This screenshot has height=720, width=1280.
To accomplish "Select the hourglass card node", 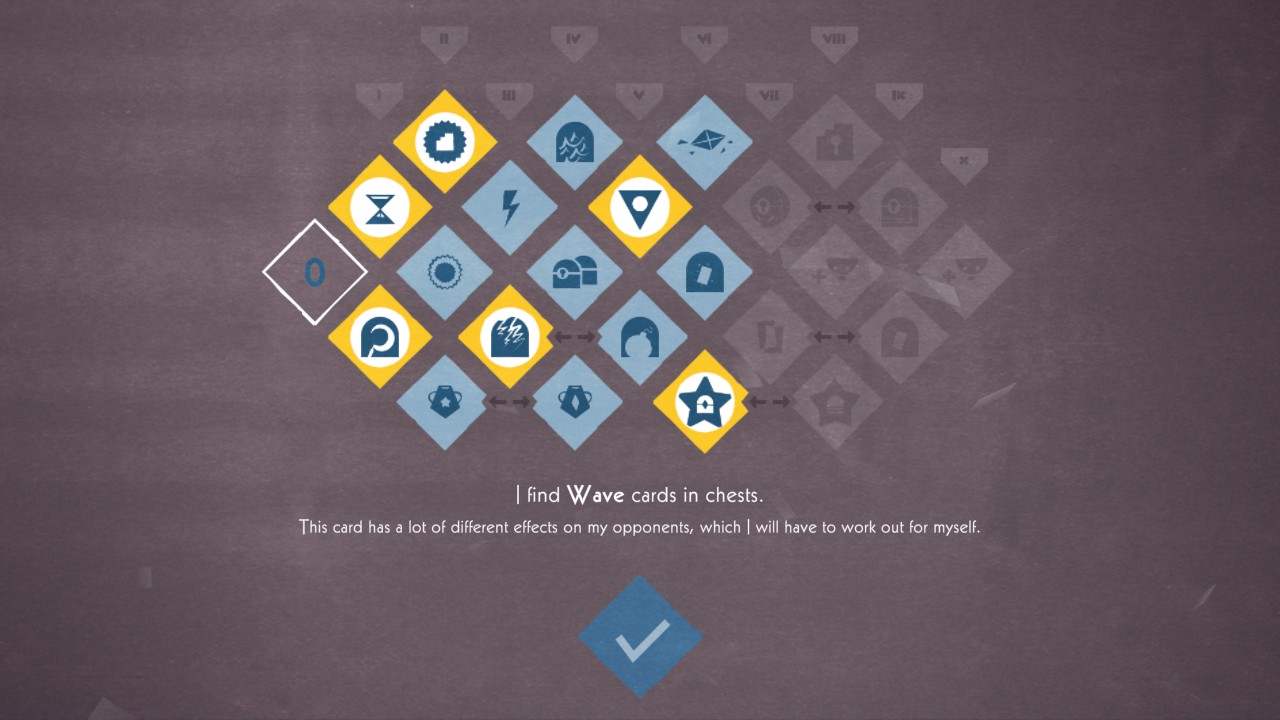I will (381, 205).
